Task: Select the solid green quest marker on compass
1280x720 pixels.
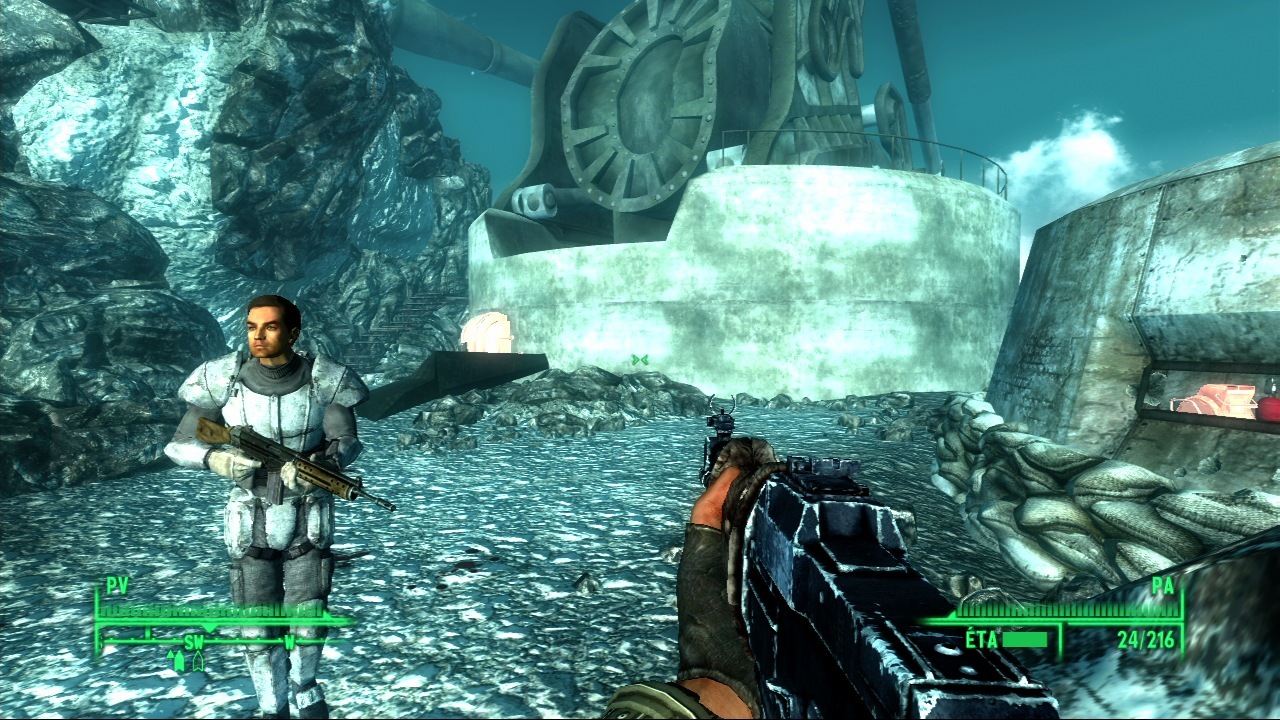Action: click(179, 660)
